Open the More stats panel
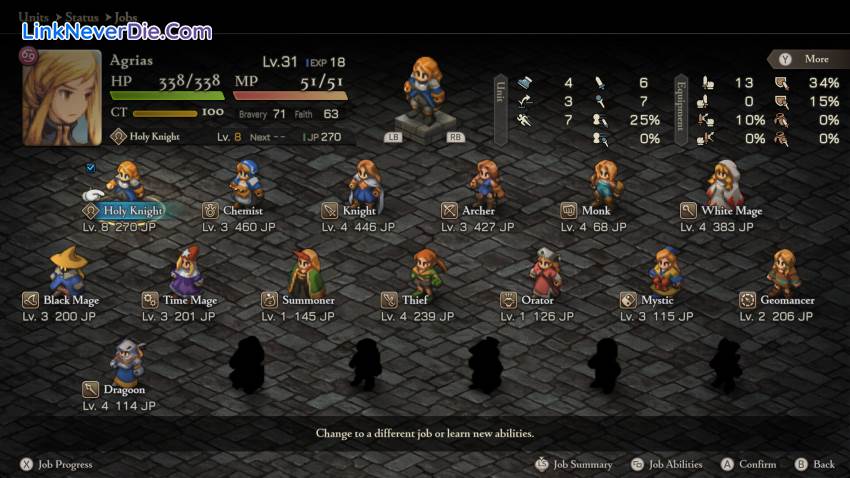The width and height of the screenshot is (850, 478). coord(806,59)
